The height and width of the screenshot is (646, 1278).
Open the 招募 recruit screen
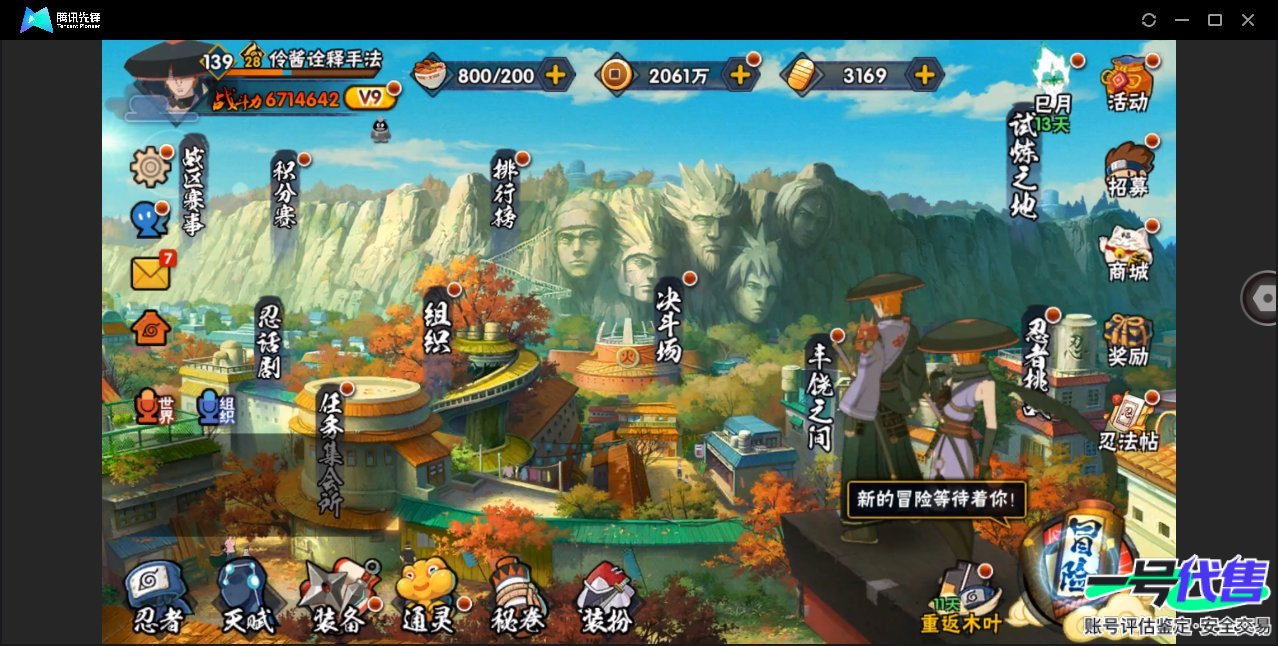coord(1127,168)
